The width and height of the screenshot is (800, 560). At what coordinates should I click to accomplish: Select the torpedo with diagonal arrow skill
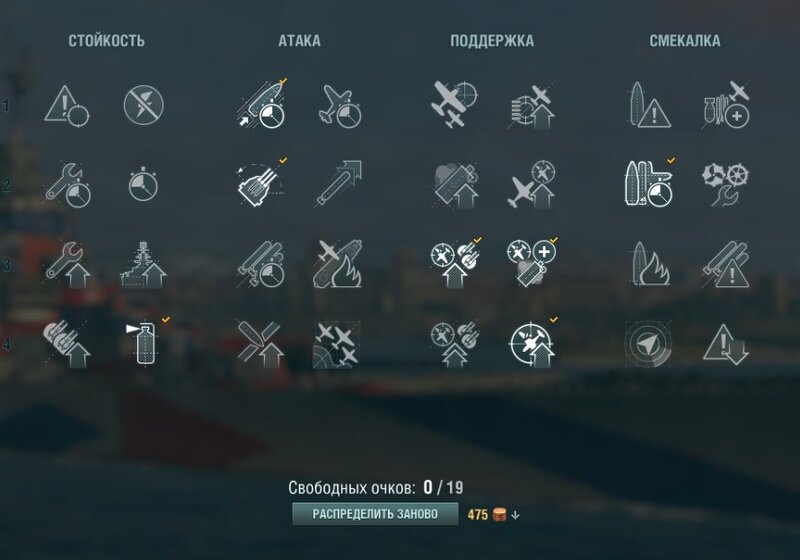(x=336, y=183)
